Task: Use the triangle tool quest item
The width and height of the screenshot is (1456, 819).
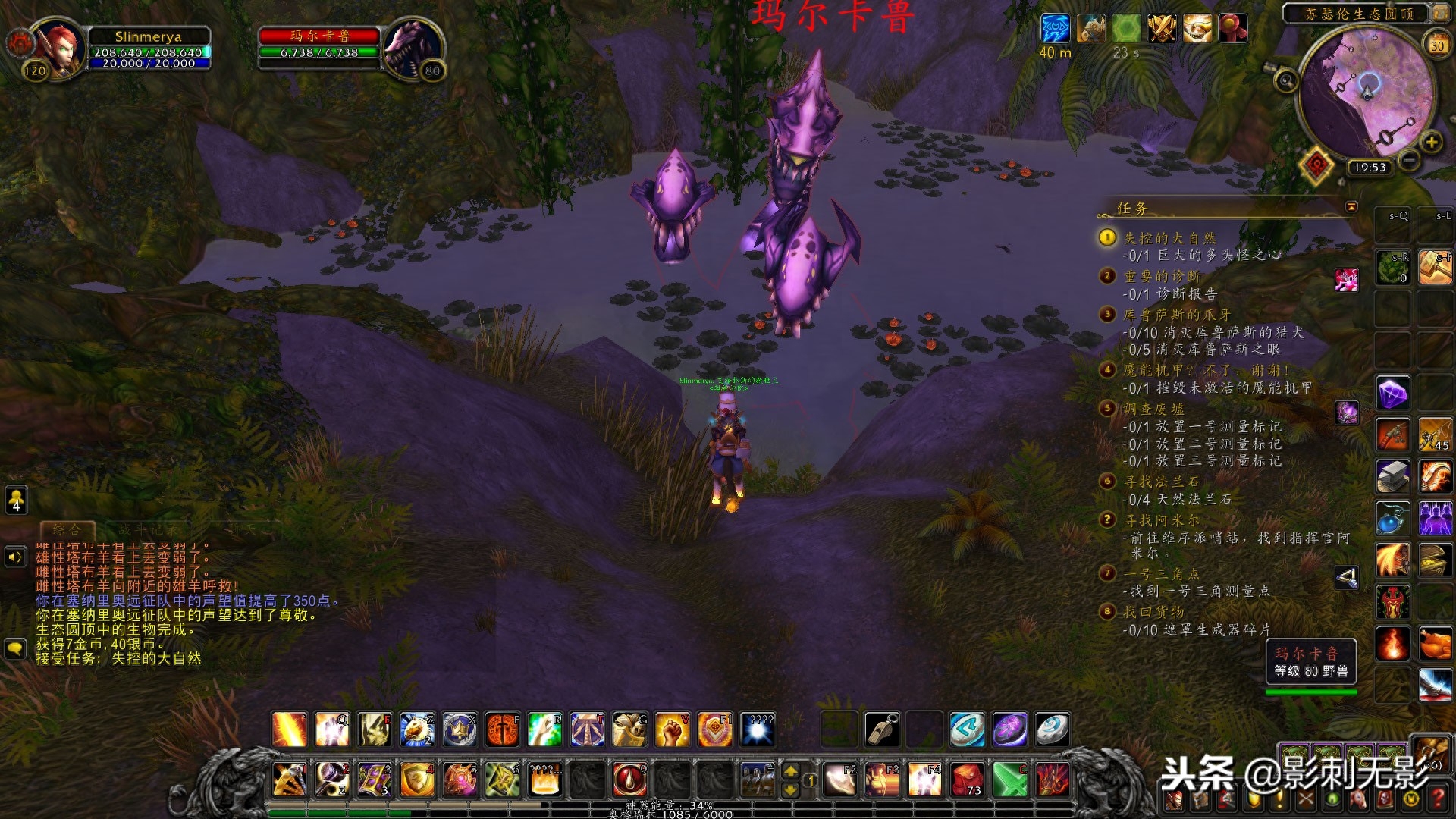Action: (x=1347, y=579)
